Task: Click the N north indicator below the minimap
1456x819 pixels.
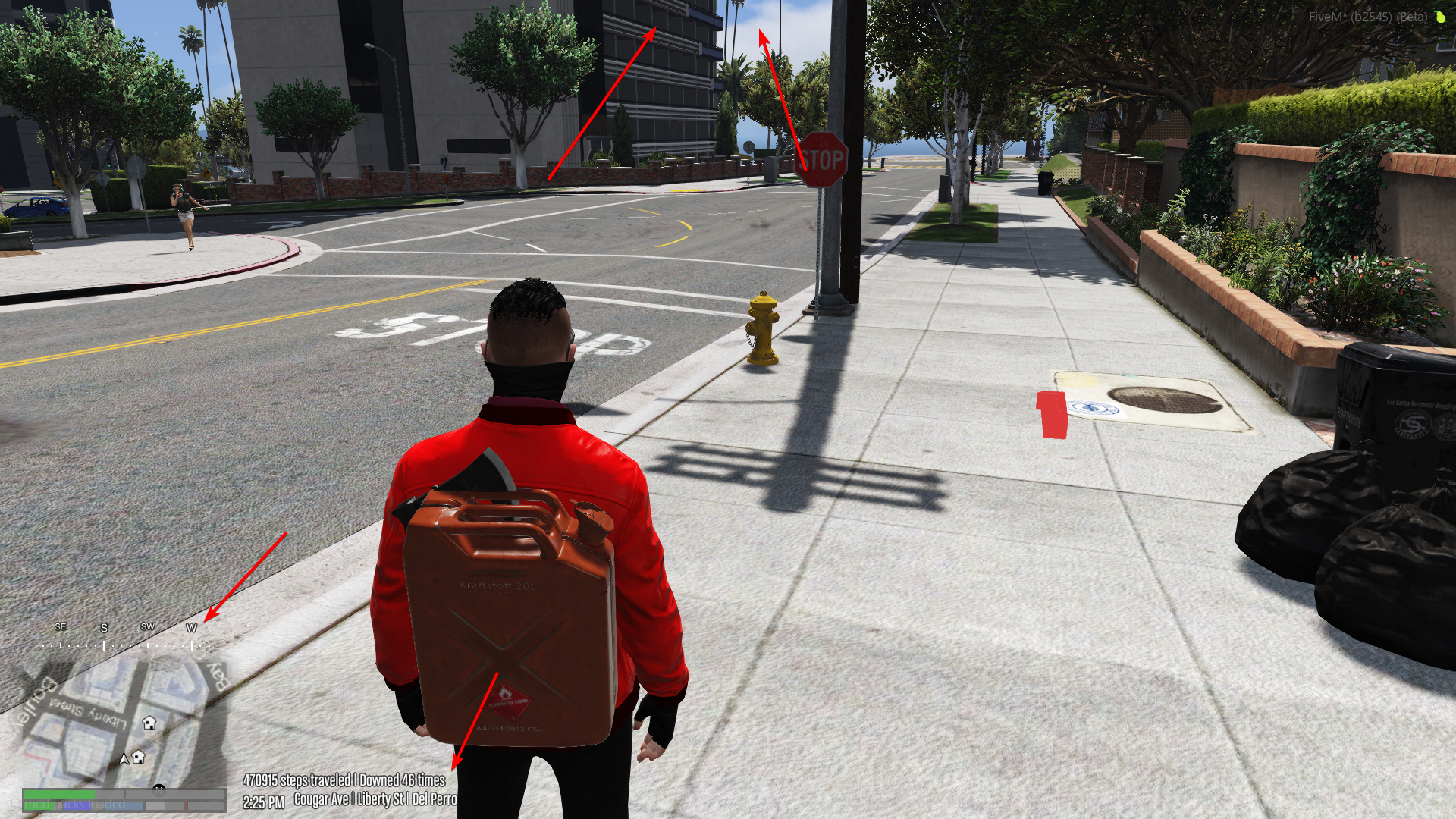Action: point(158,789)
